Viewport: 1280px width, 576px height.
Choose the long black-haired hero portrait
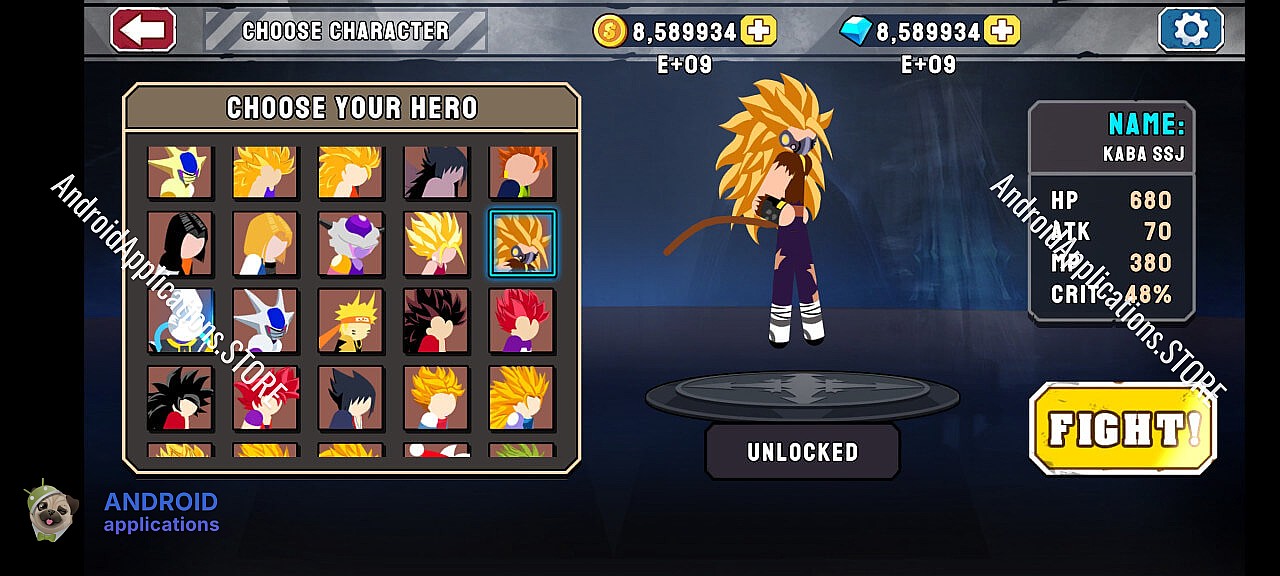tap(180, 243)
